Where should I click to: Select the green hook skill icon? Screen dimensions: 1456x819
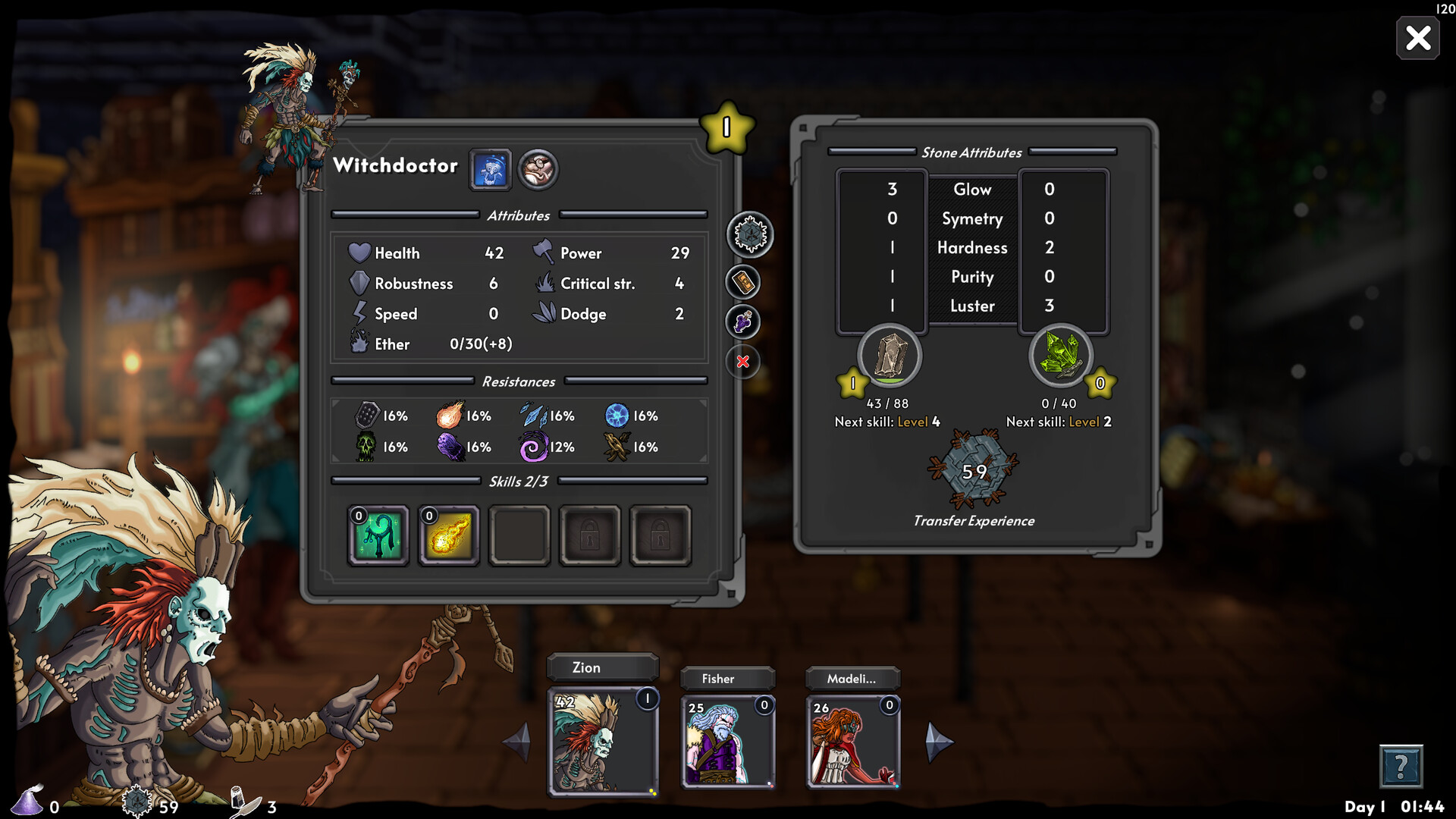(378, 534)
